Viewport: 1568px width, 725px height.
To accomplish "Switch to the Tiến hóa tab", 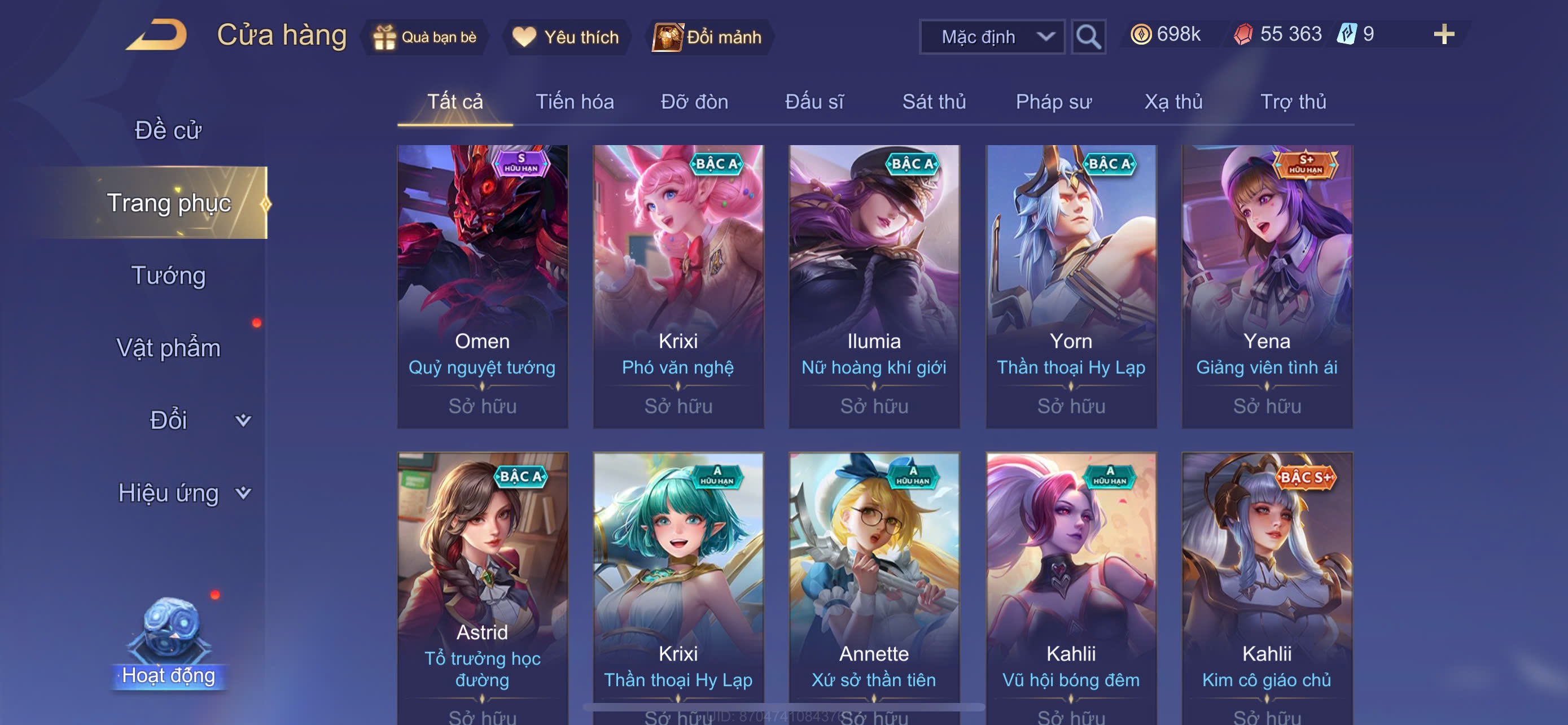I will (x=574, y=102).
